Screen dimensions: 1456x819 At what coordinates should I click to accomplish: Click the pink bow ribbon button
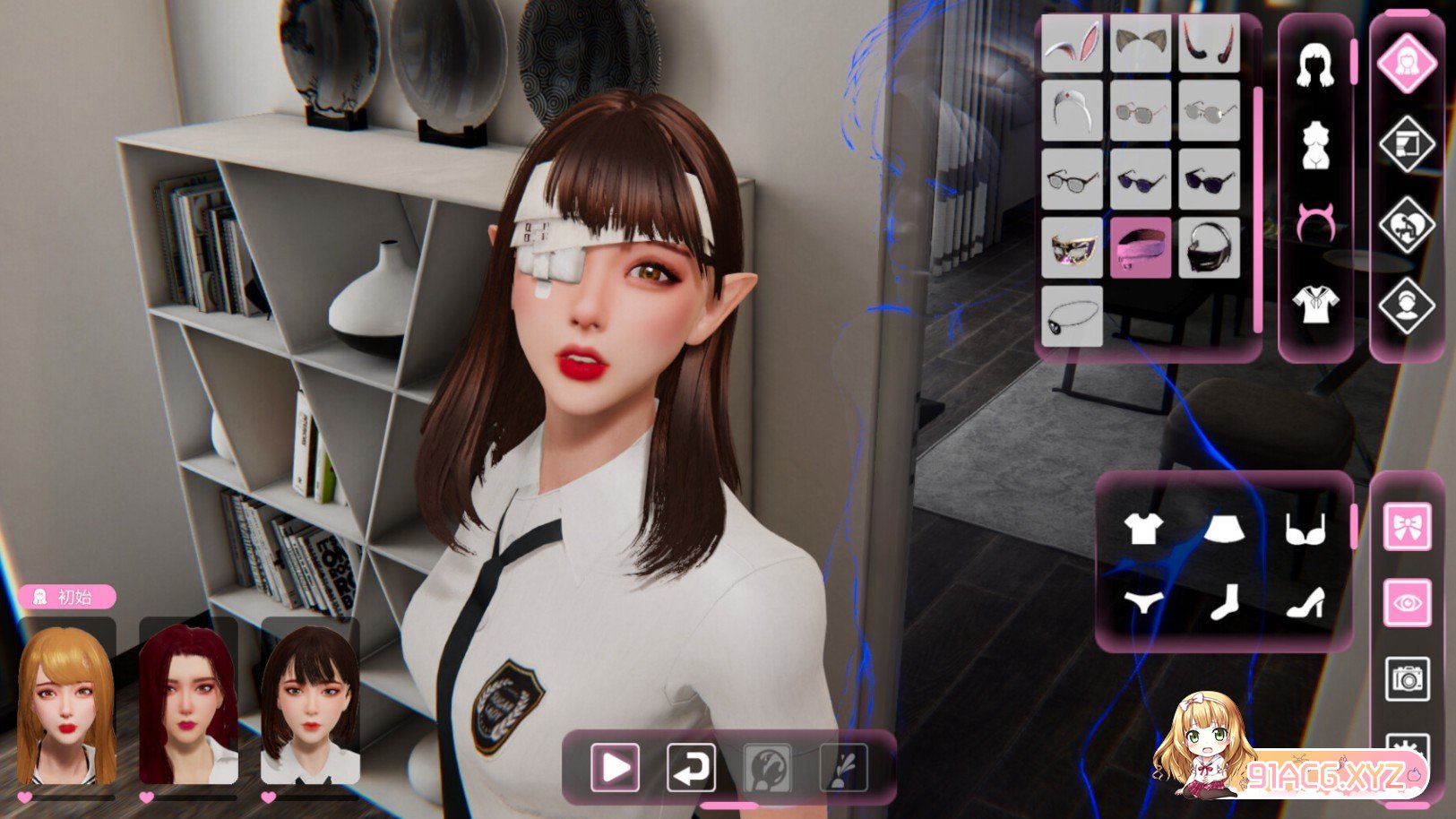1407,526
